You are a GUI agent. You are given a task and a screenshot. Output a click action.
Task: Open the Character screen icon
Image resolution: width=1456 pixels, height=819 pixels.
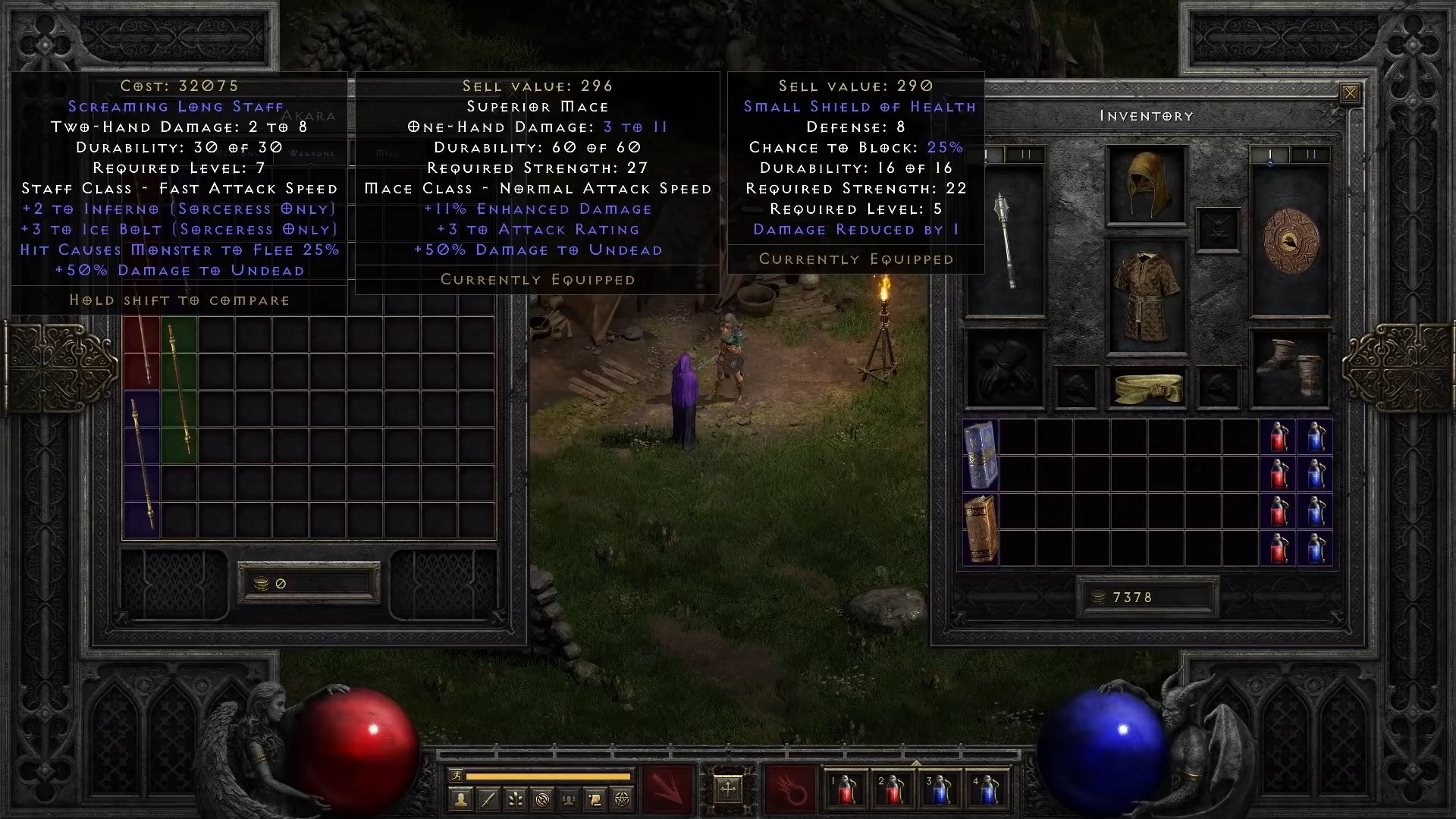point(460,799)
